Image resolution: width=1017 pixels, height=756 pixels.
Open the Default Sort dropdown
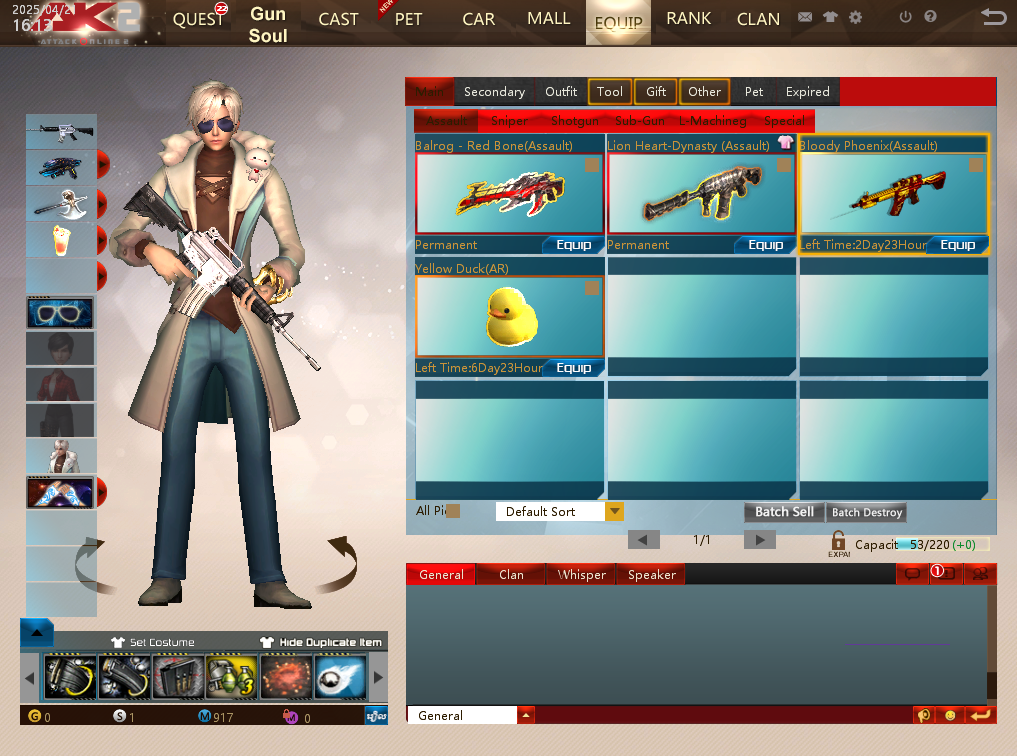[615, 512]
